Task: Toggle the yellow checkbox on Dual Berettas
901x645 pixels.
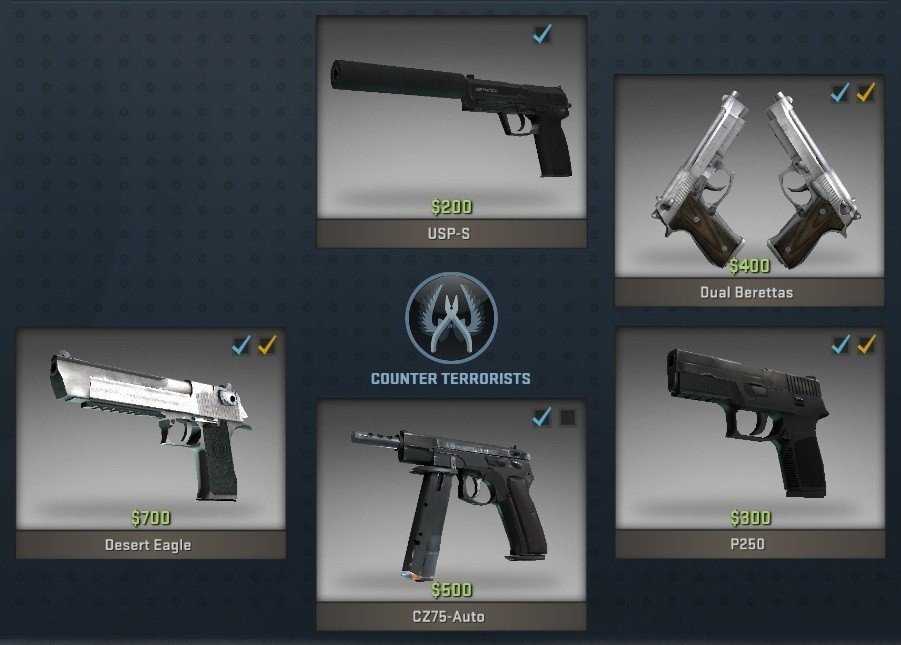Action: [866, 93]
